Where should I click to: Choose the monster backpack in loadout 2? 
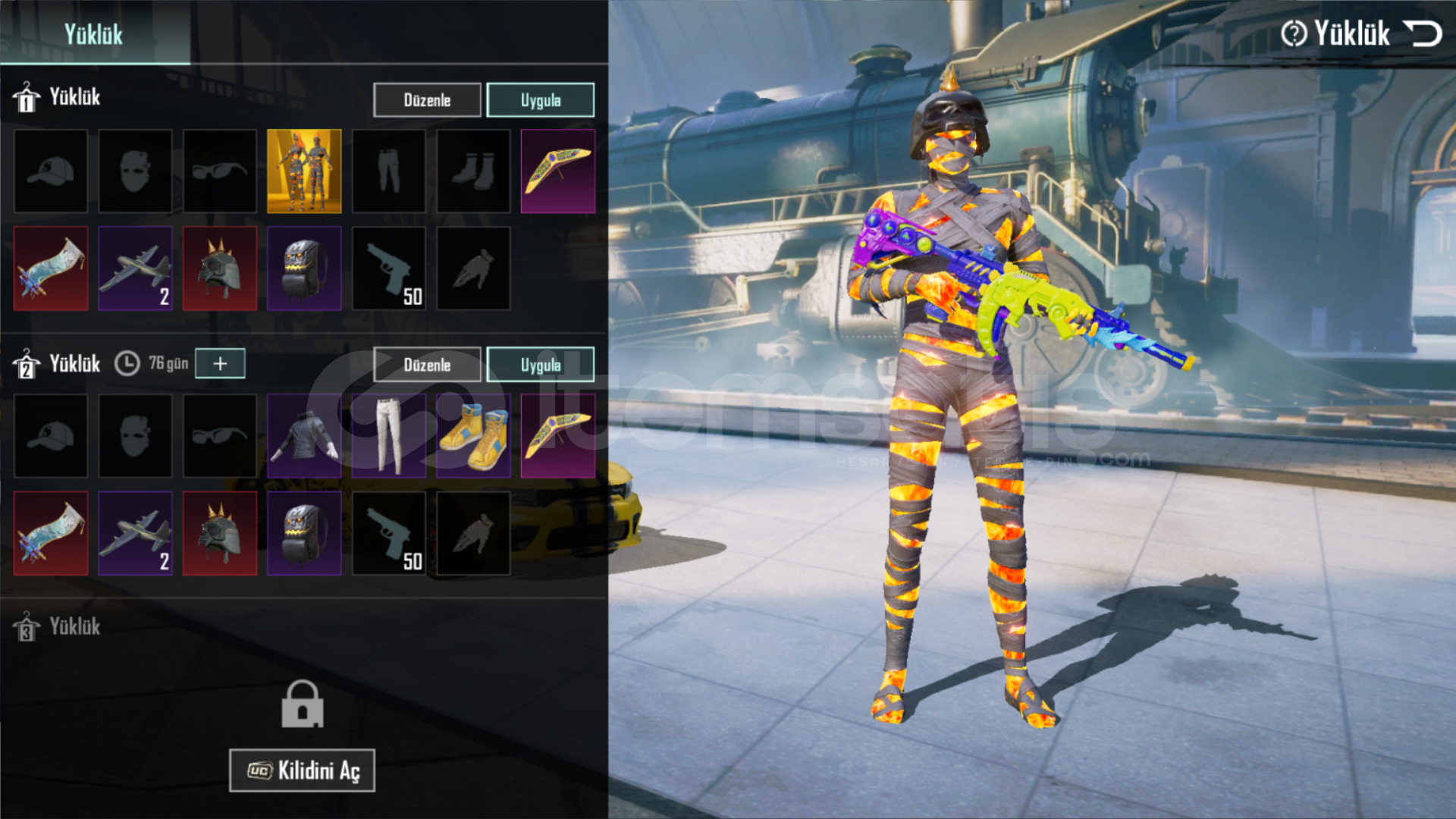pyautogui.click(x=304, y=533)
